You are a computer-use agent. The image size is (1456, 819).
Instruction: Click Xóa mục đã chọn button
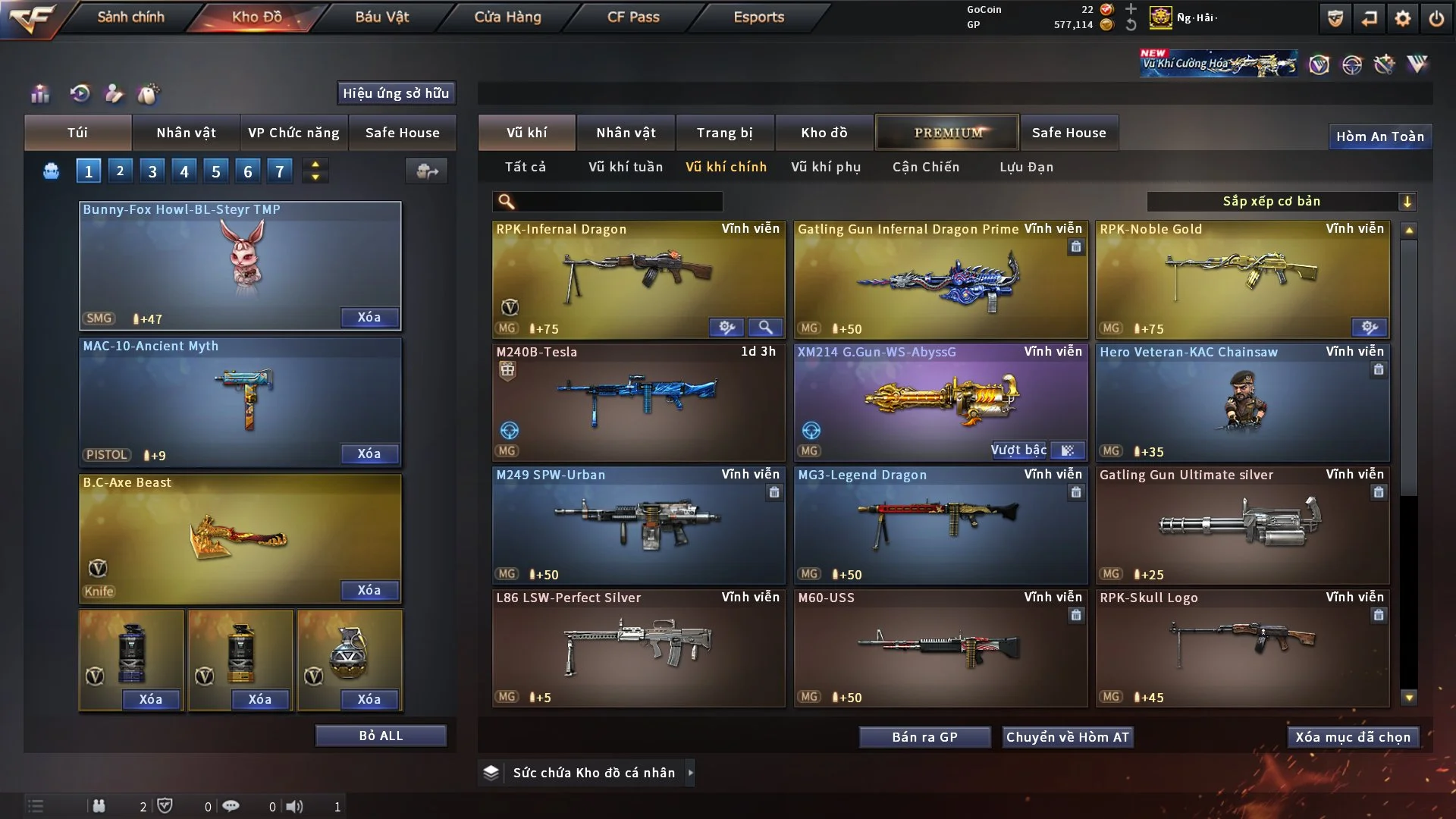[1352, 737]
